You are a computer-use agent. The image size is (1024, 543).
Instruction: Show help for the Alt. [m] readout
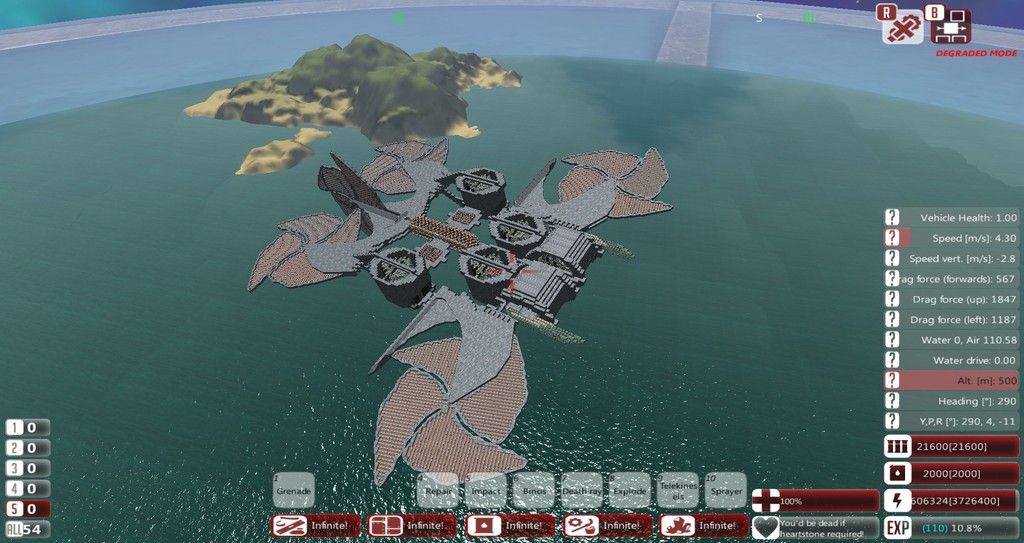tap(892, 380)
